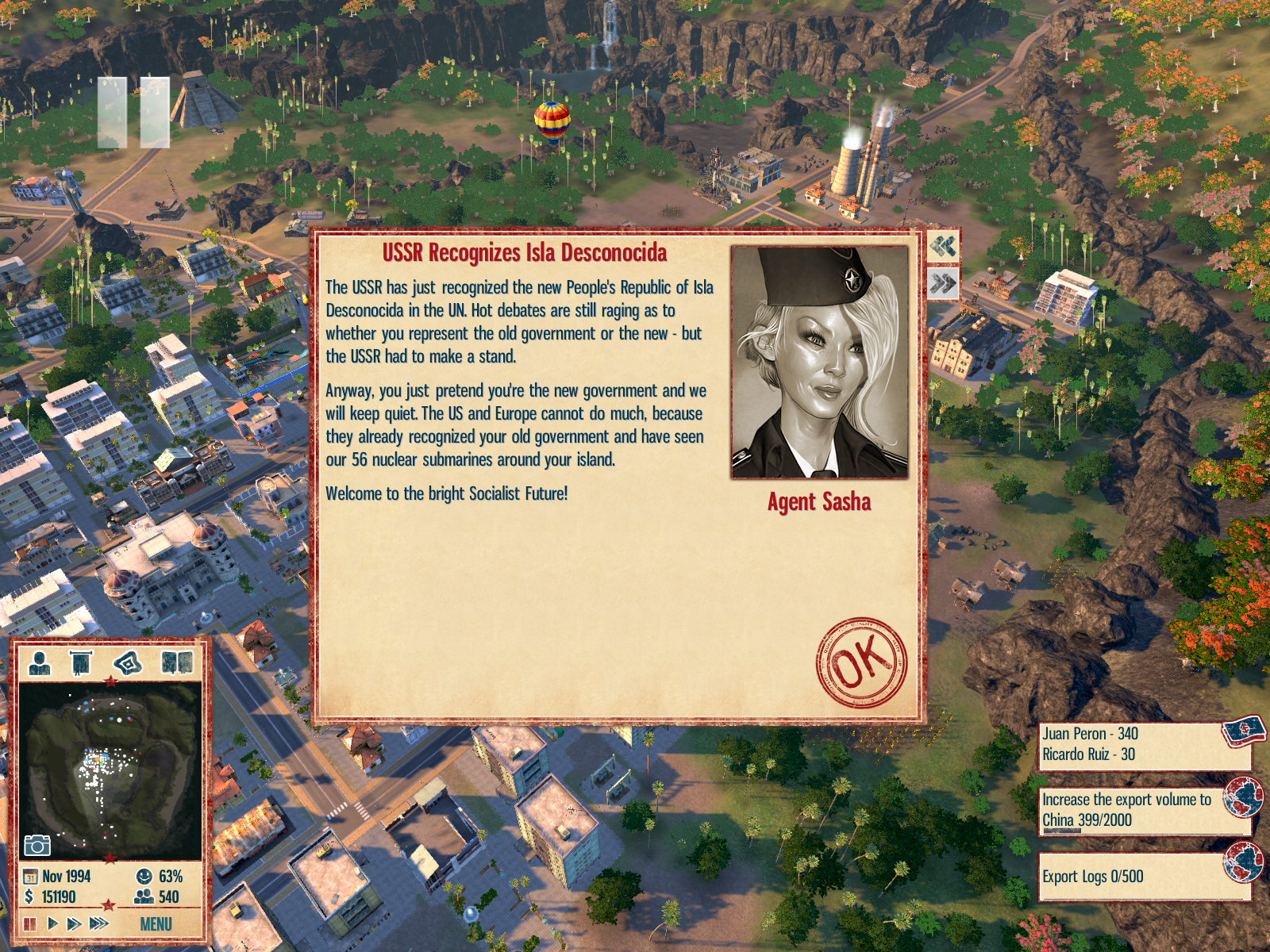Pause the game with the red pause button
Screen dimensions: 1270x952
tap(30, 923)
